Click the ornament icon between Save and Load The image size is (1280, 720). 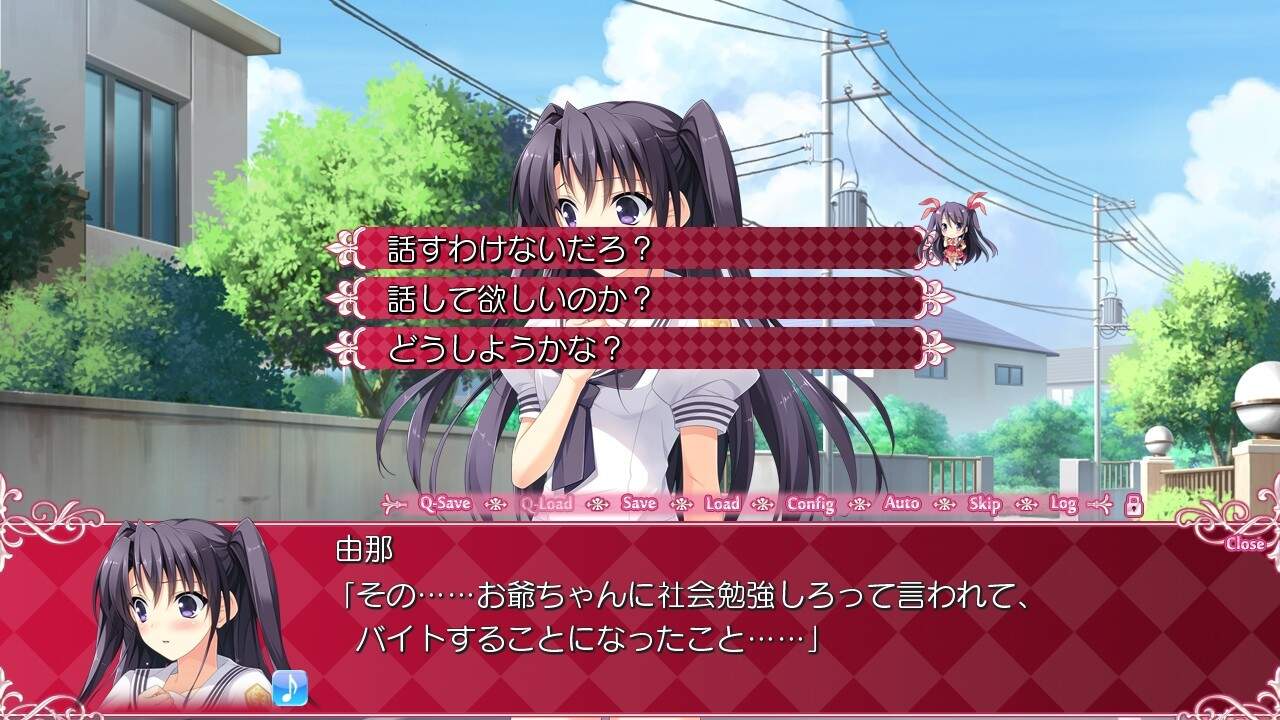click(x=679, y=504)
